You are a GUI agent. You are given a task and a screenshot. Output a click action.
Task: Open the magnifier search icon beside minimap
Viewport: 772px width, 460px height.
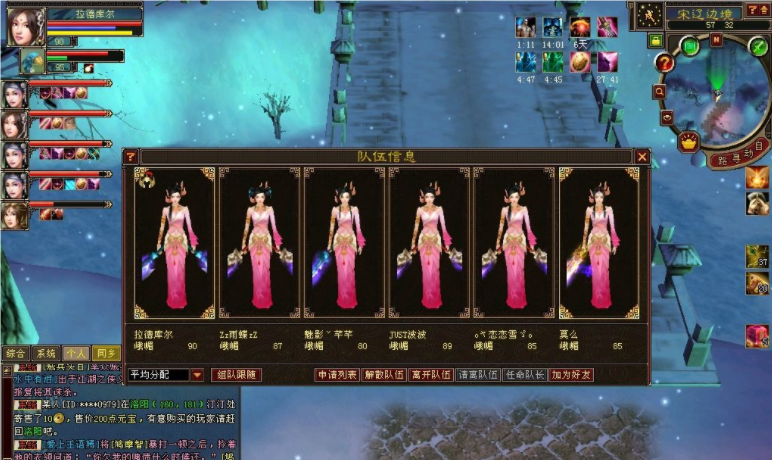(661, 91)
